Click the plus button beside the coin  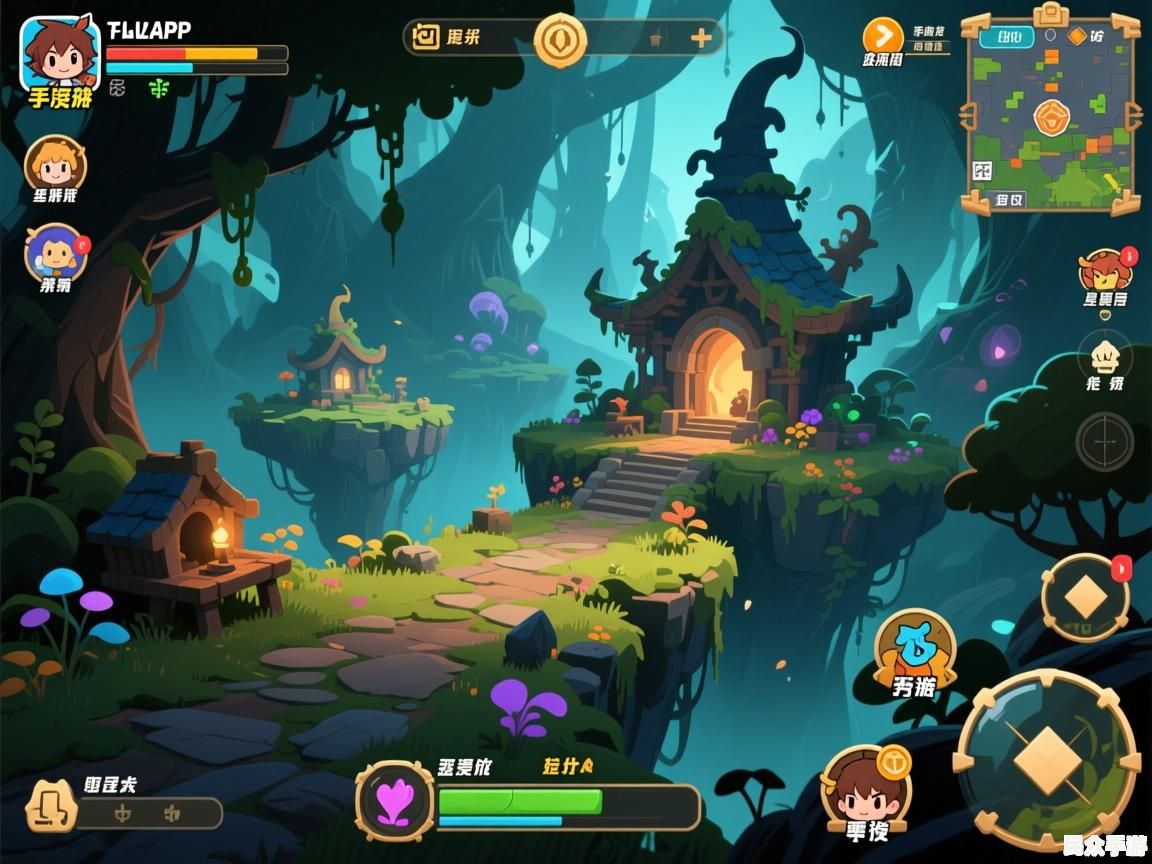point(701,39)
